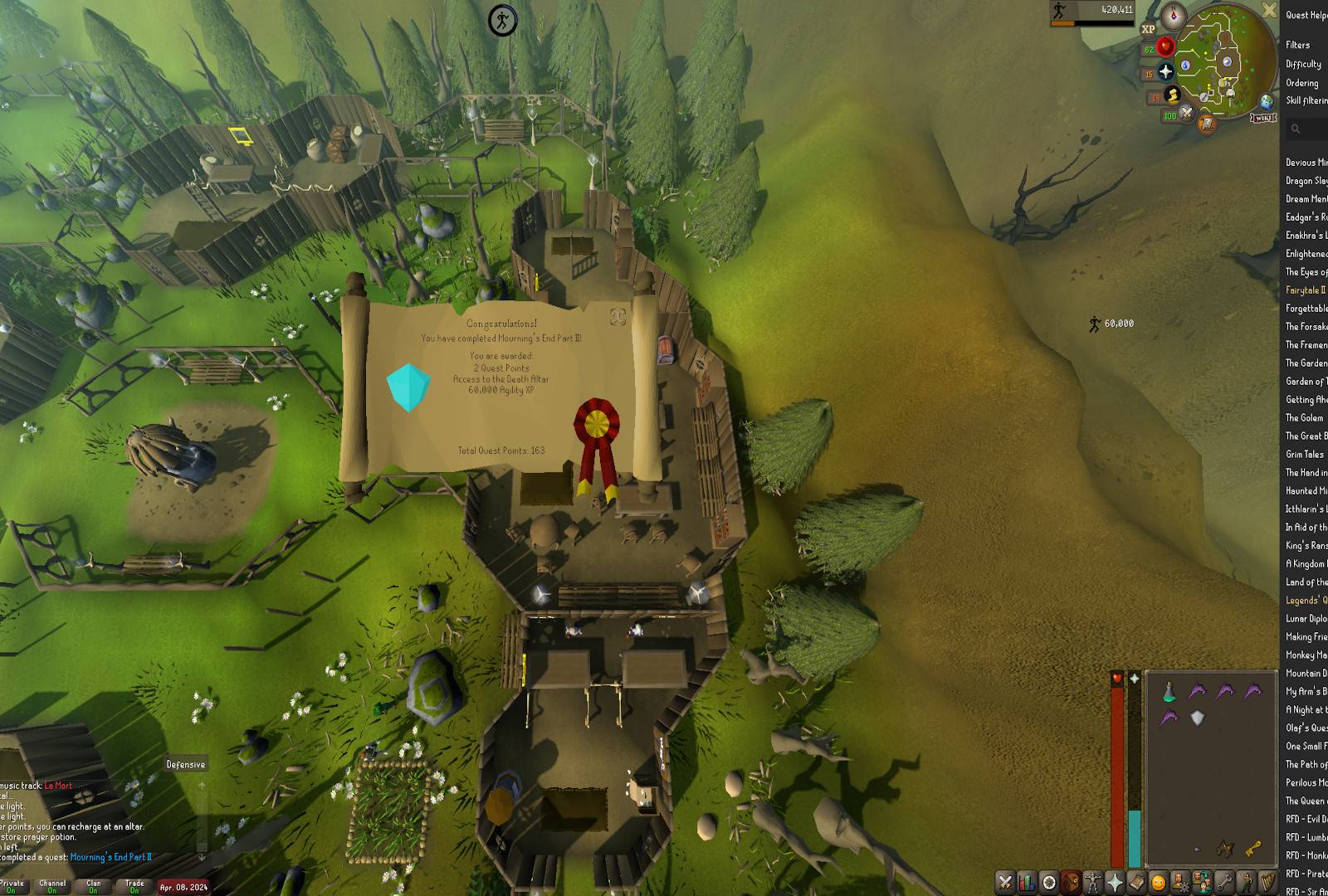Click the compass on the minimap
This screenshot has width=1328, height=896.
pyautogui.click(x=1174, y=14)
